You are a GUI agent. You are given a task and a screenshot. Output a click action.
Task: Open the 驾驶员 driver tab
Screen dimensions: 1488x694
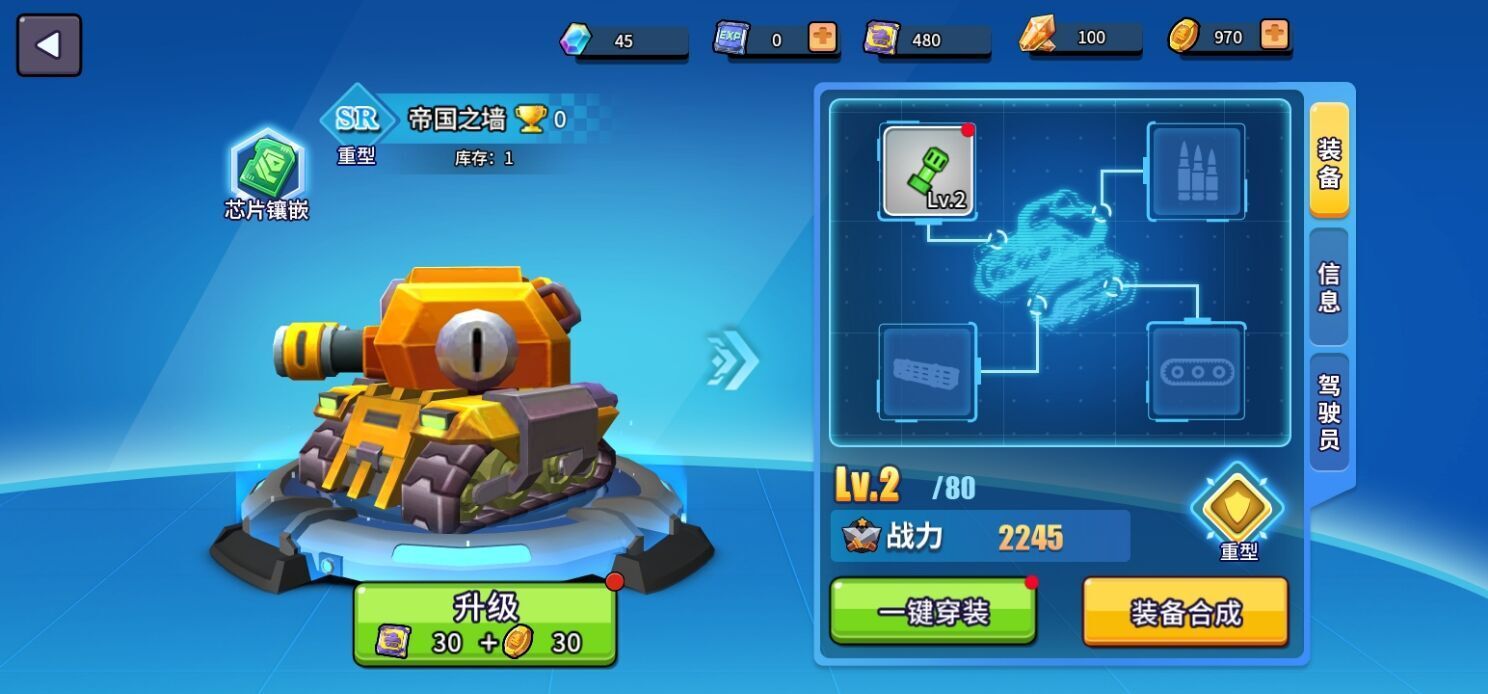[x=1329, y=411]
